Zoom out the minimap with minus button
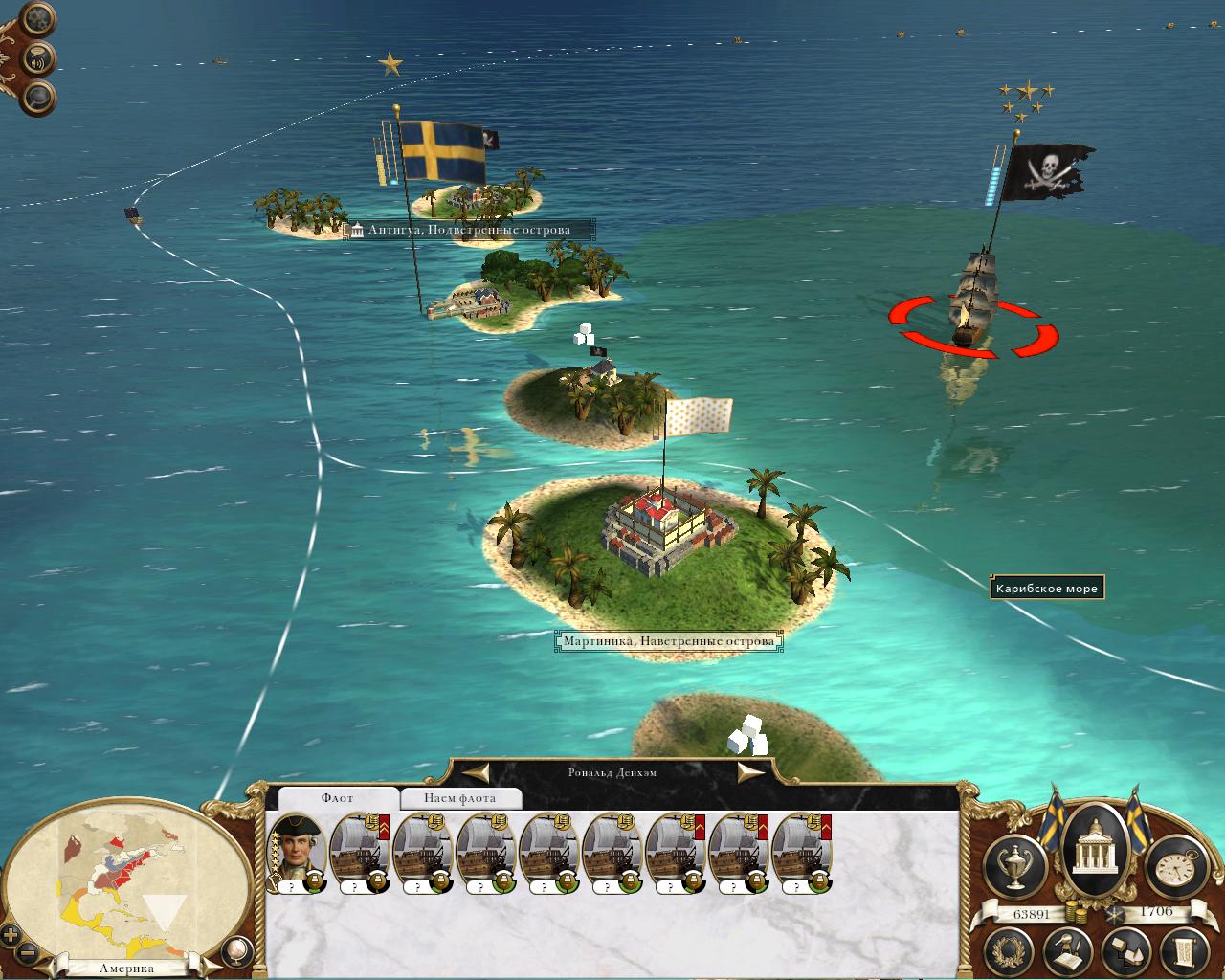This screenshot has width=1225, height=980. click(27, 952)
